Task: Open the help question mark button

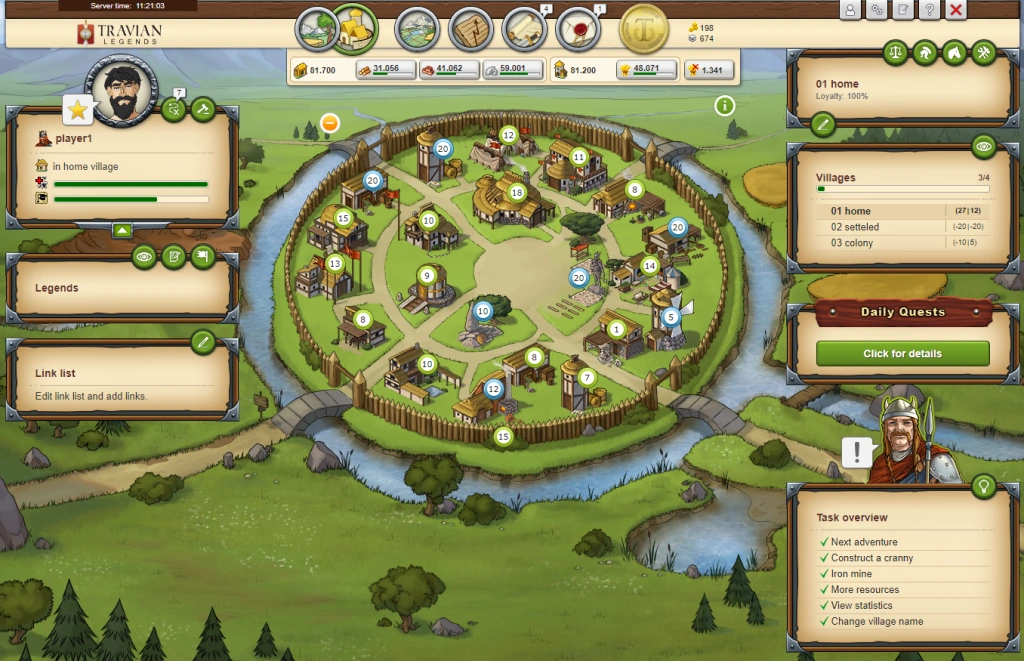Action: click(x=929, y=10)
